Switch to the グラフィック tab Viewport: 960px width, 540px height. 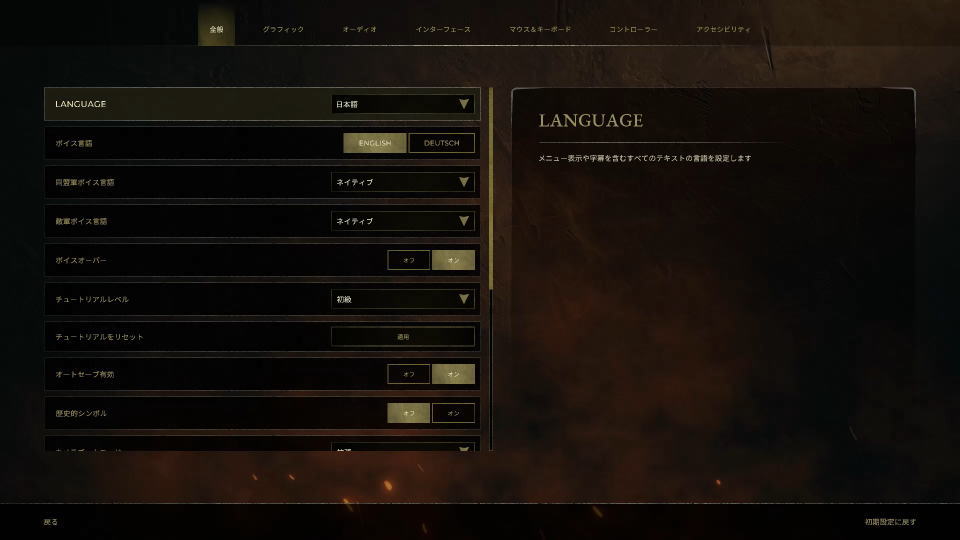(283, 30)
